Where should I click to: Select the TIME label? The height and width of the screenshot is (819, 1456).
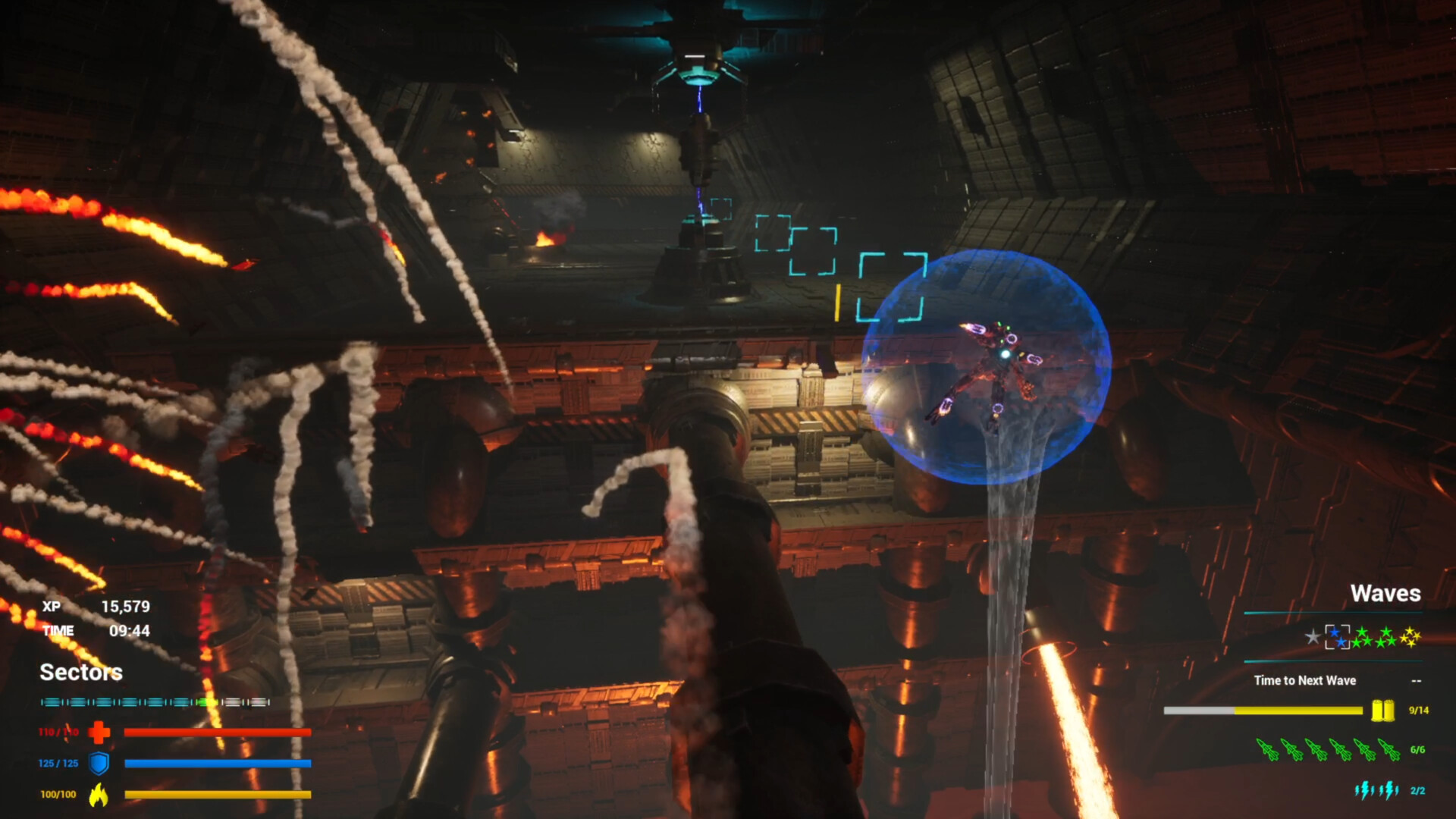58,630
